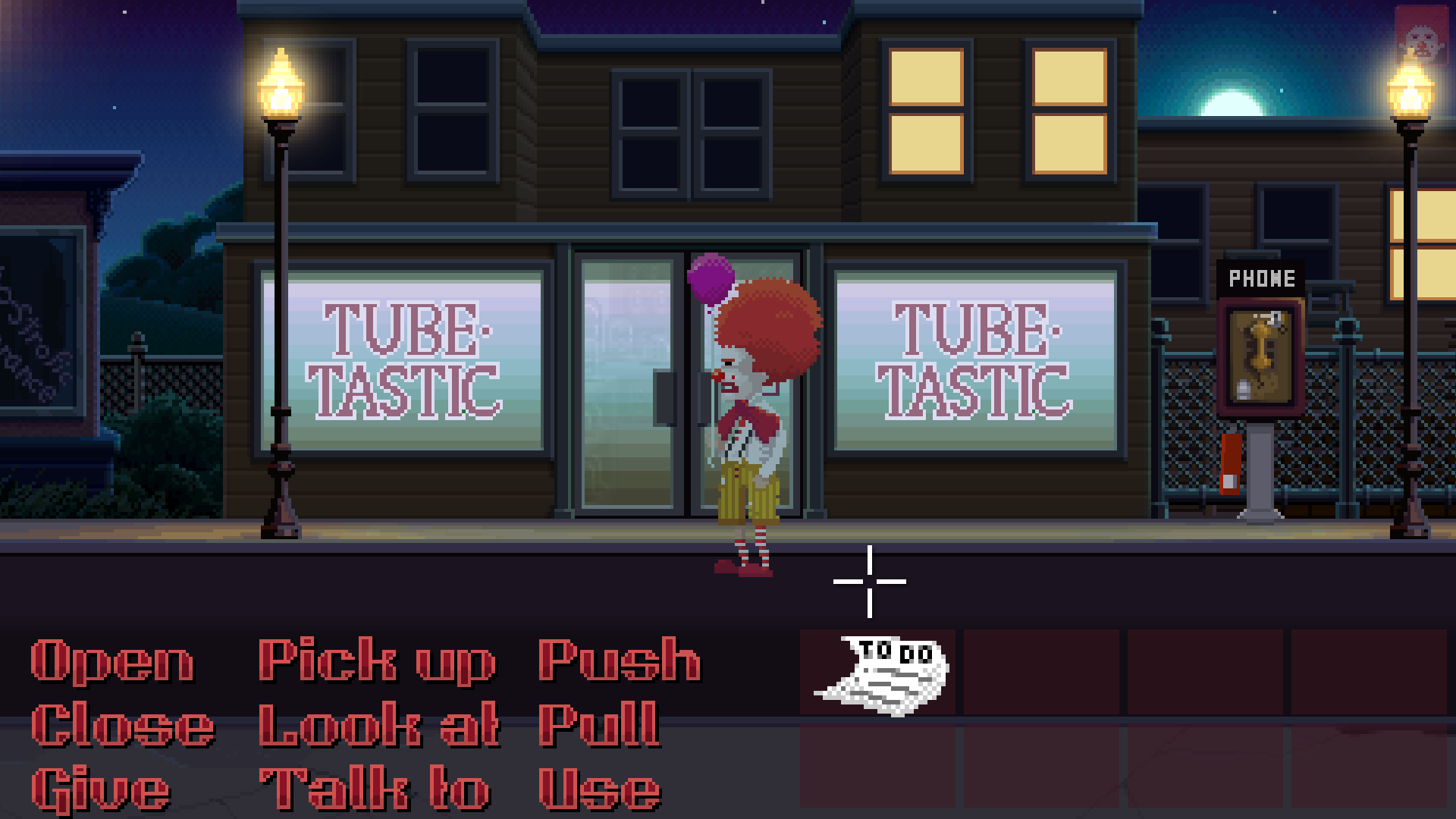Screen dimensions: 1456x819
Task: Click Ransome's character portrait in the corner
Action: (1420, 34)
